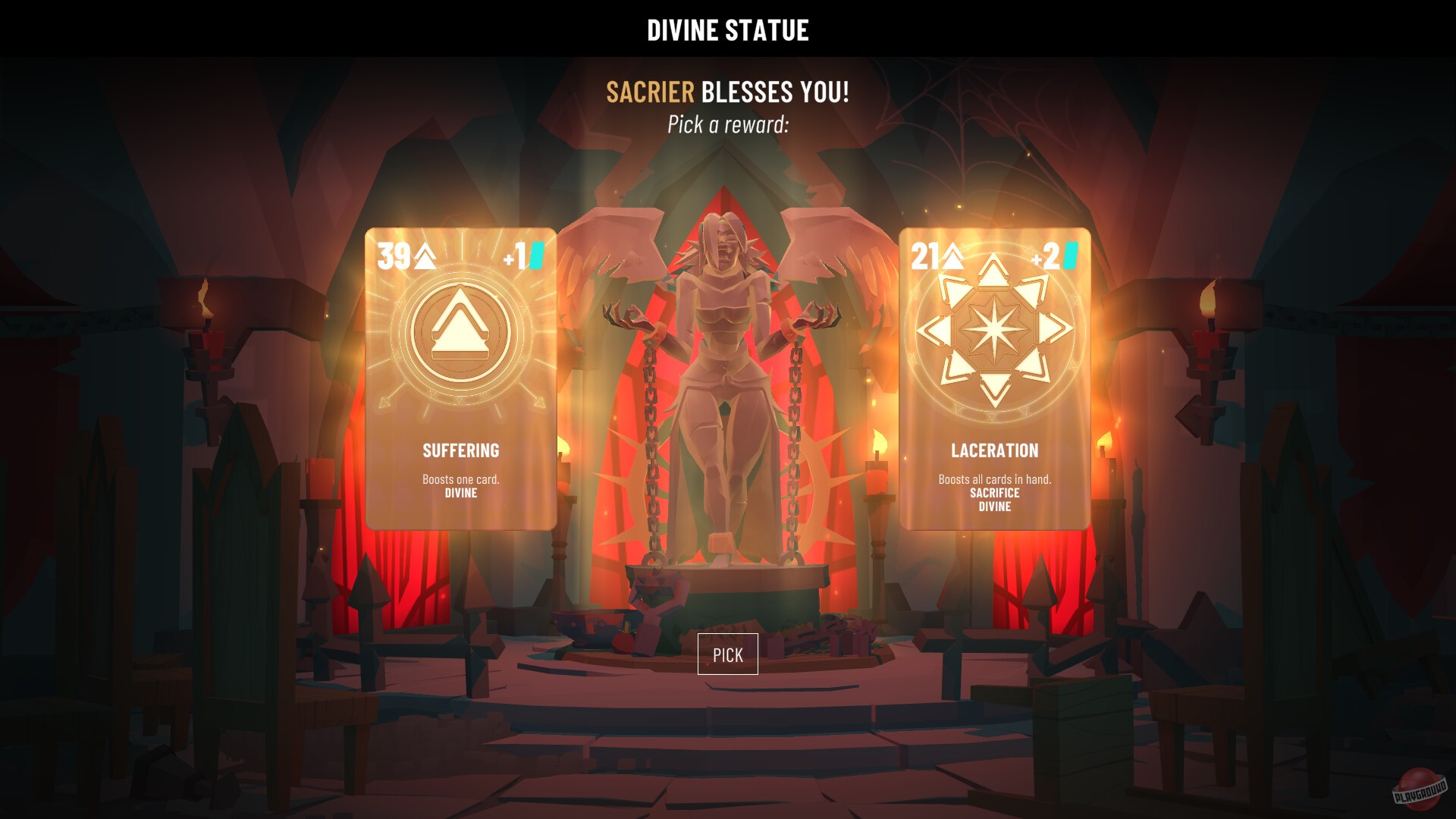Click the Suffering card title text

[460, 450]
